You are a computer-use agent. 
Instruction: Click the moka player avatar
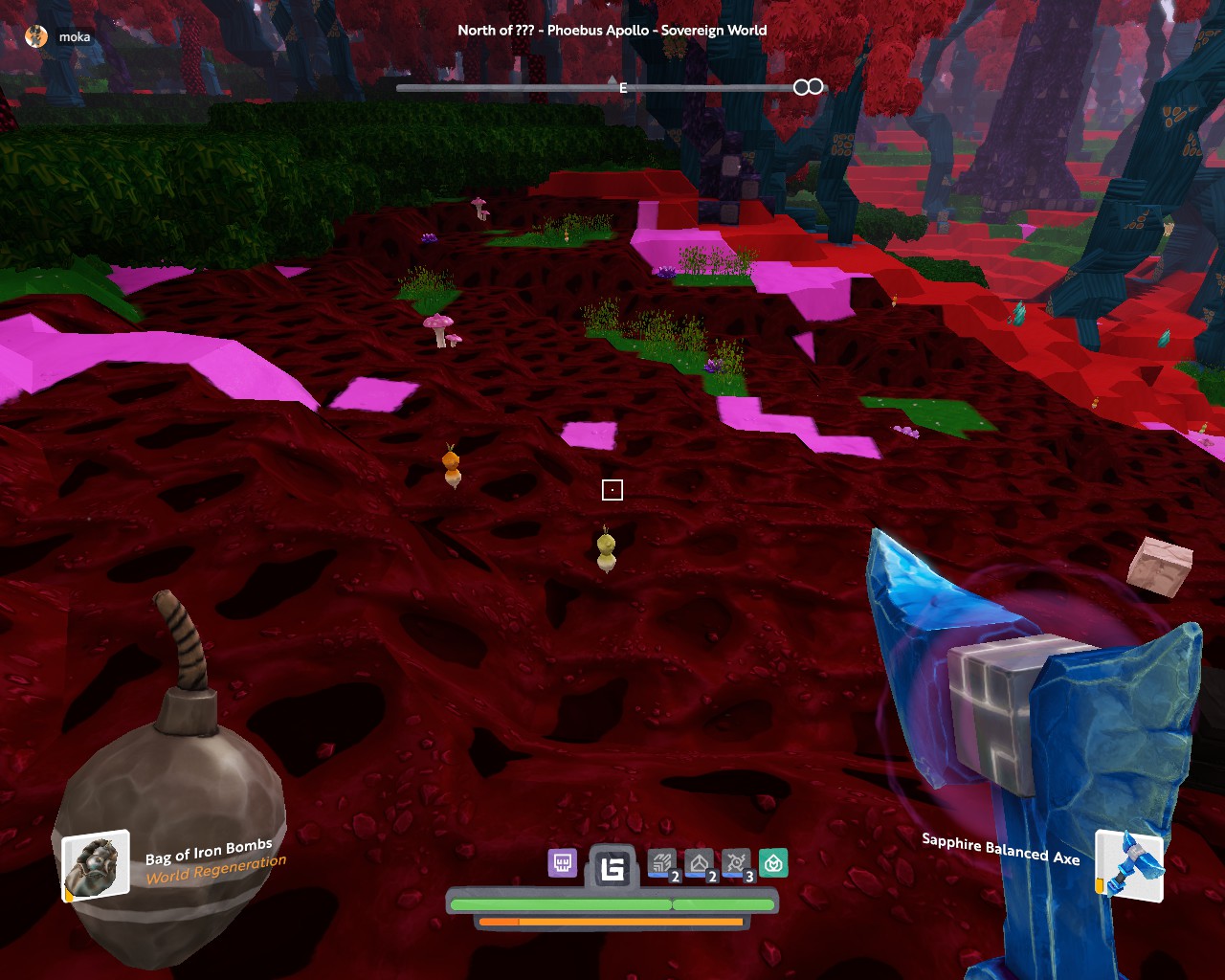pos(36,36)
